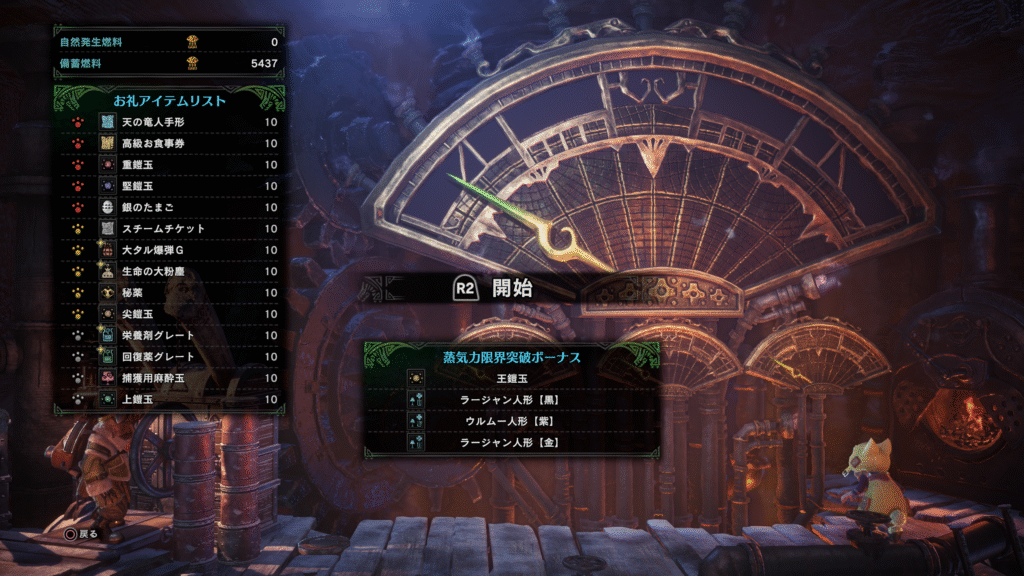Go back with the 戻る option

pos(82,533)
